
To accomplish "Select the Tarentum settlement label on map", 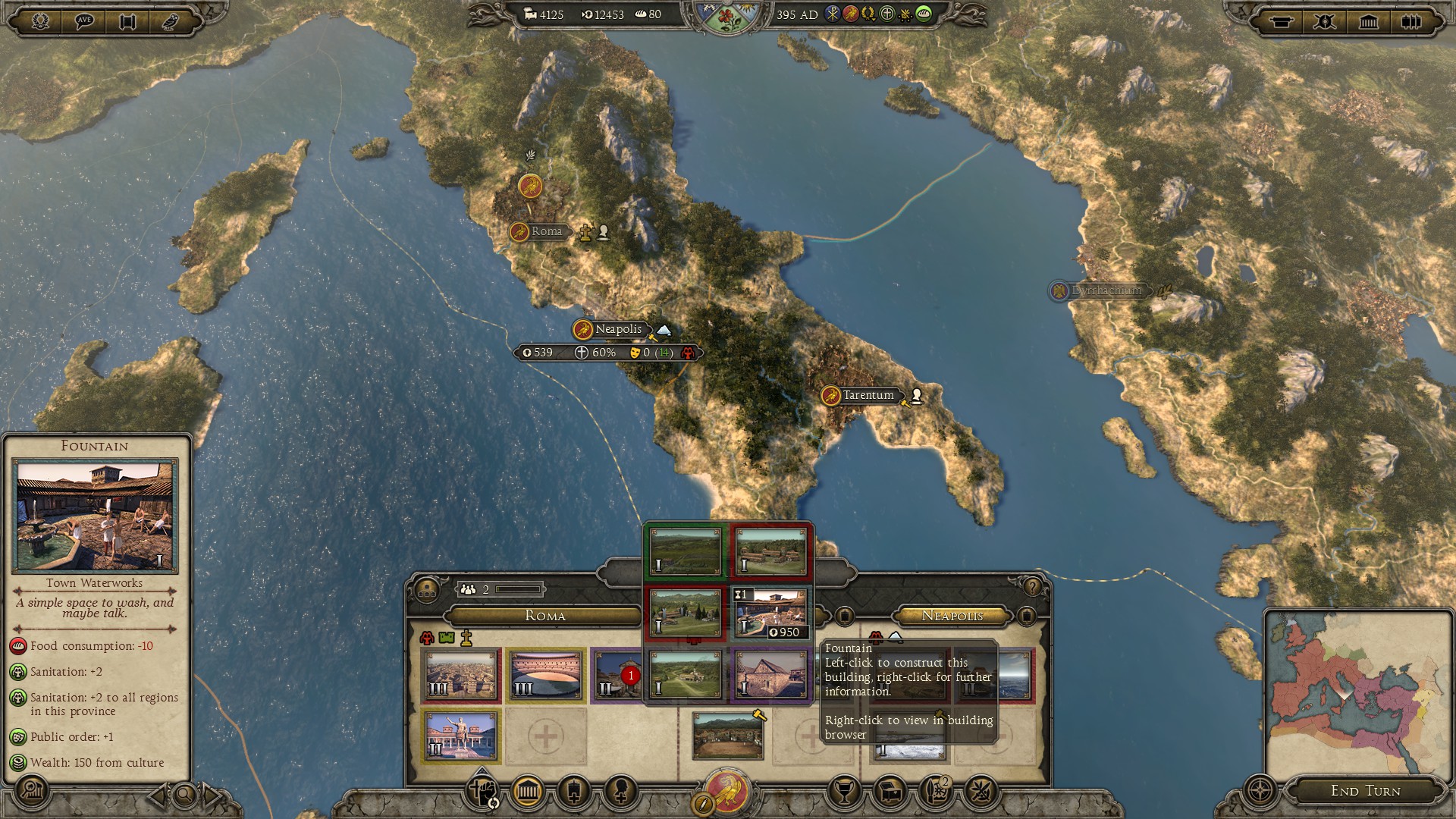I will click(x=868, y=395).
